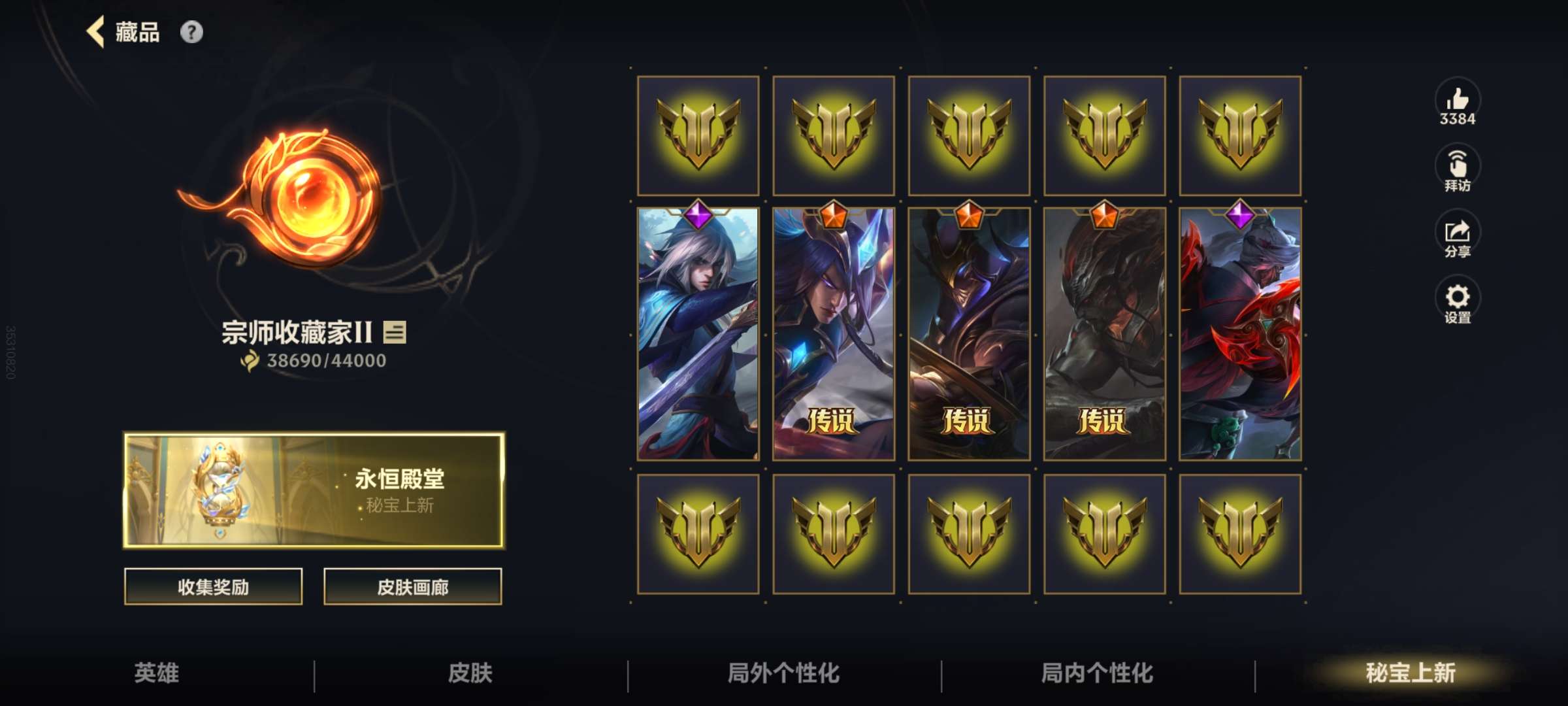Switch to the 英雄 tab
The width and height of the screenshot is (1568, 706).
click(157, 672)
